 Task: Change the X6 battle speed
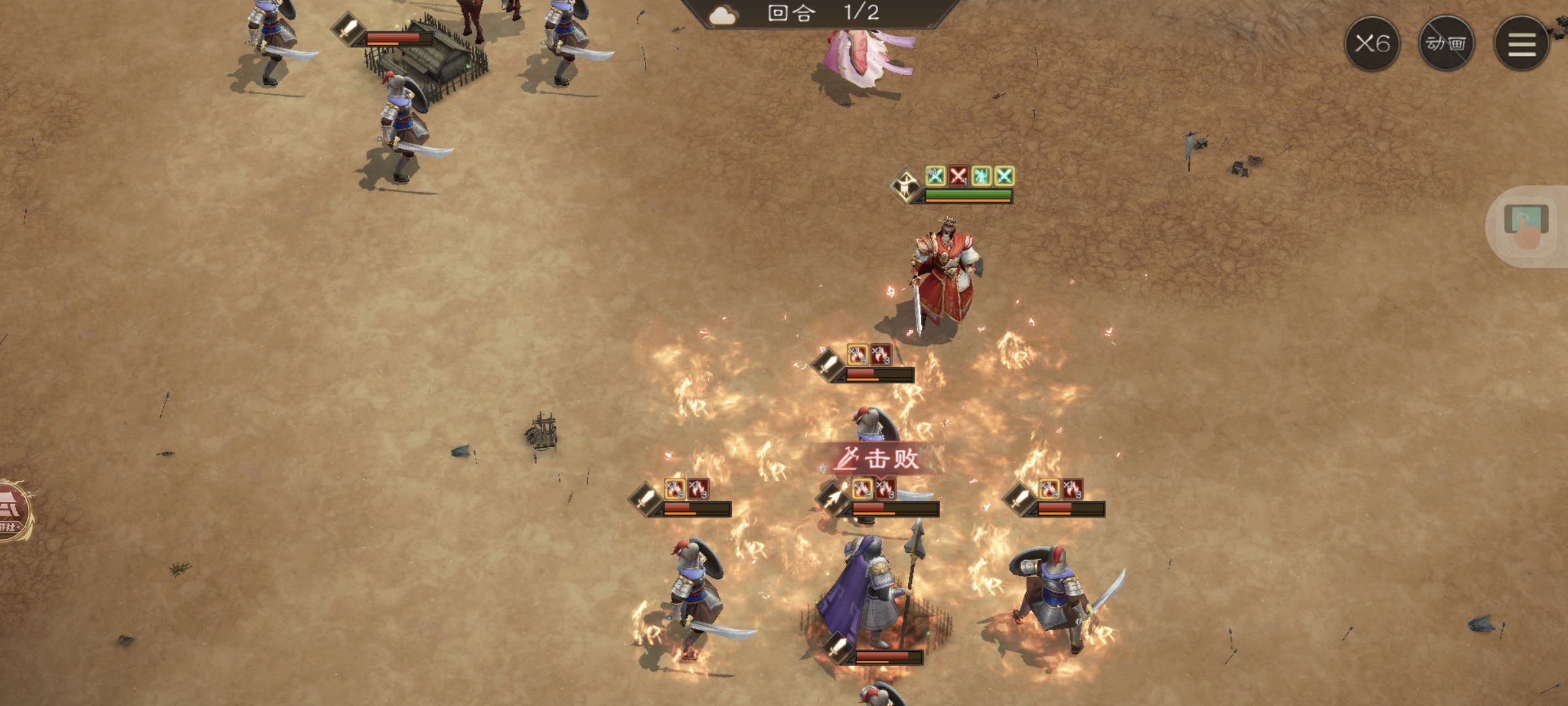click(x=1371, y=44)
